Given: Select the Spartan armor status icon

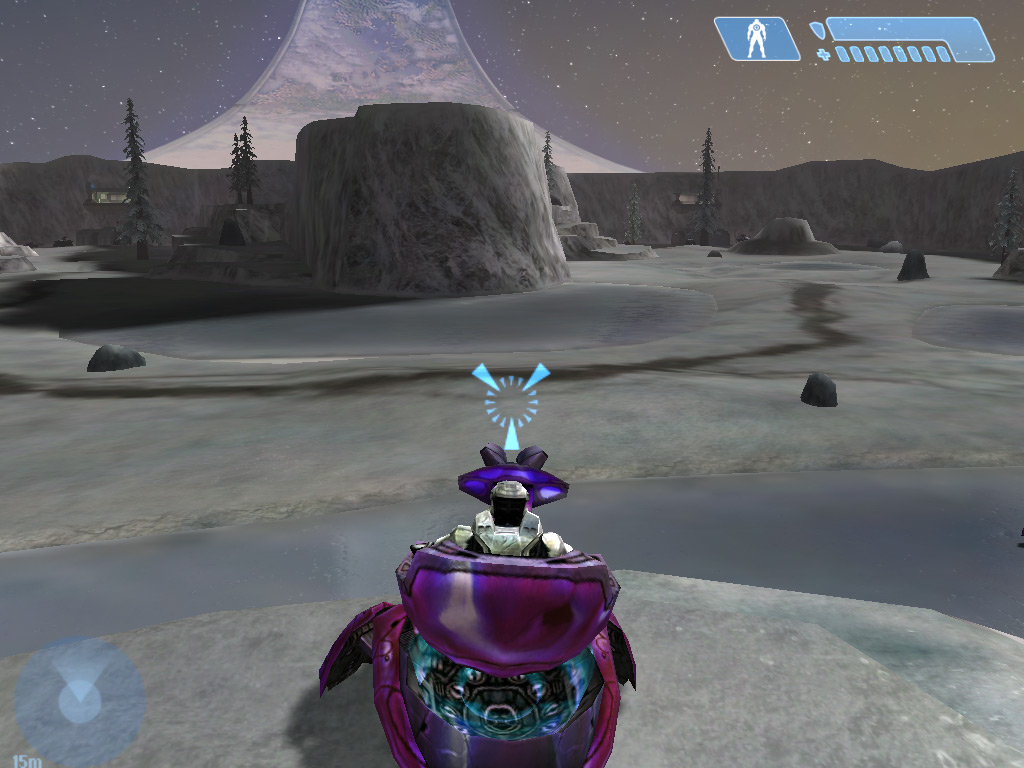Looking at the screenshot, I should tap(757, 39).
